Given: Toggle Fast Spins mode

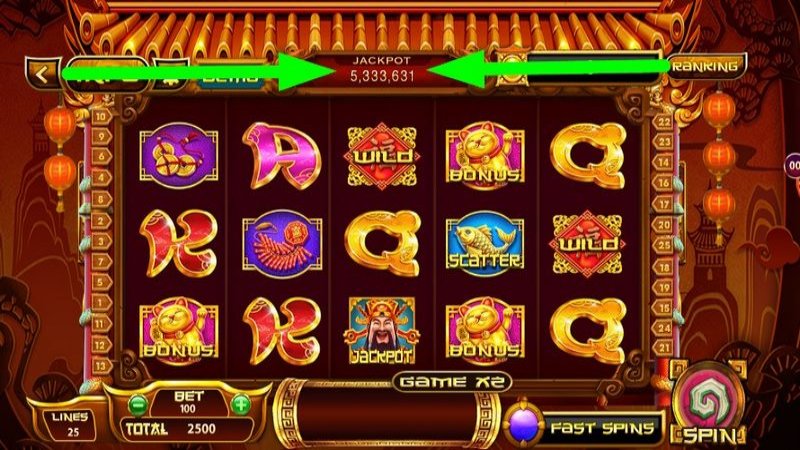Looking at the screenshot, I should click(585, 427).
